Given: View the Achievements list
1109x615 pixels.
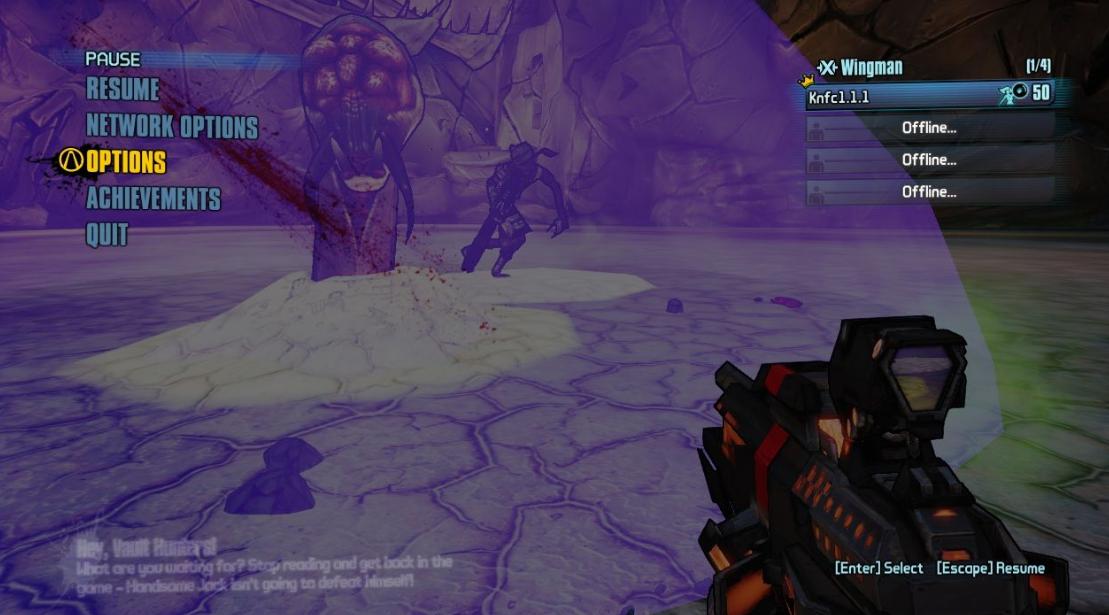Looking at the screenshot, I should [153, 198].
